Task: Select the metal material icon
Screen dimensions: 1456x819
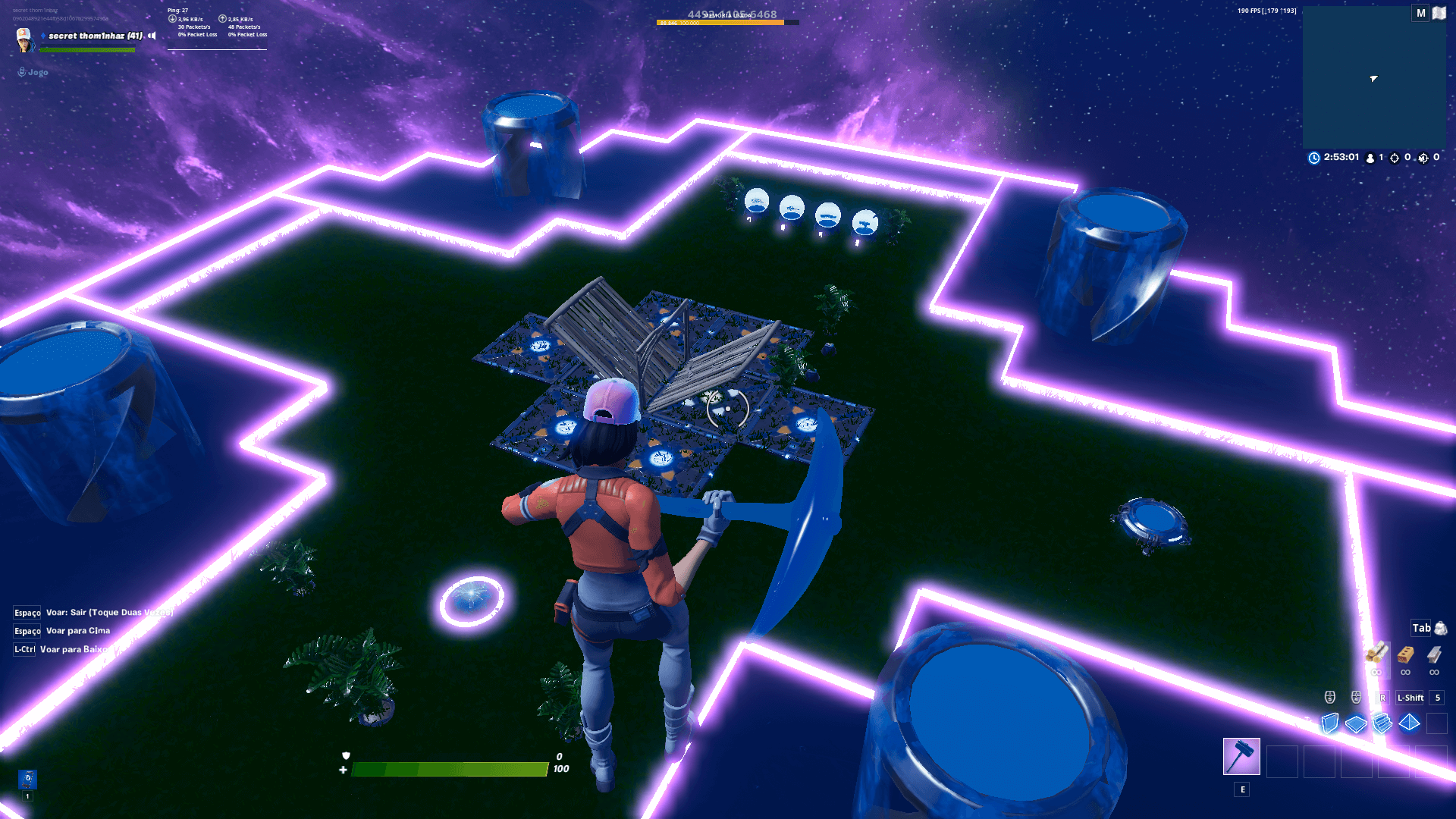Action: pyautogui.click(x=1435, y=655)
